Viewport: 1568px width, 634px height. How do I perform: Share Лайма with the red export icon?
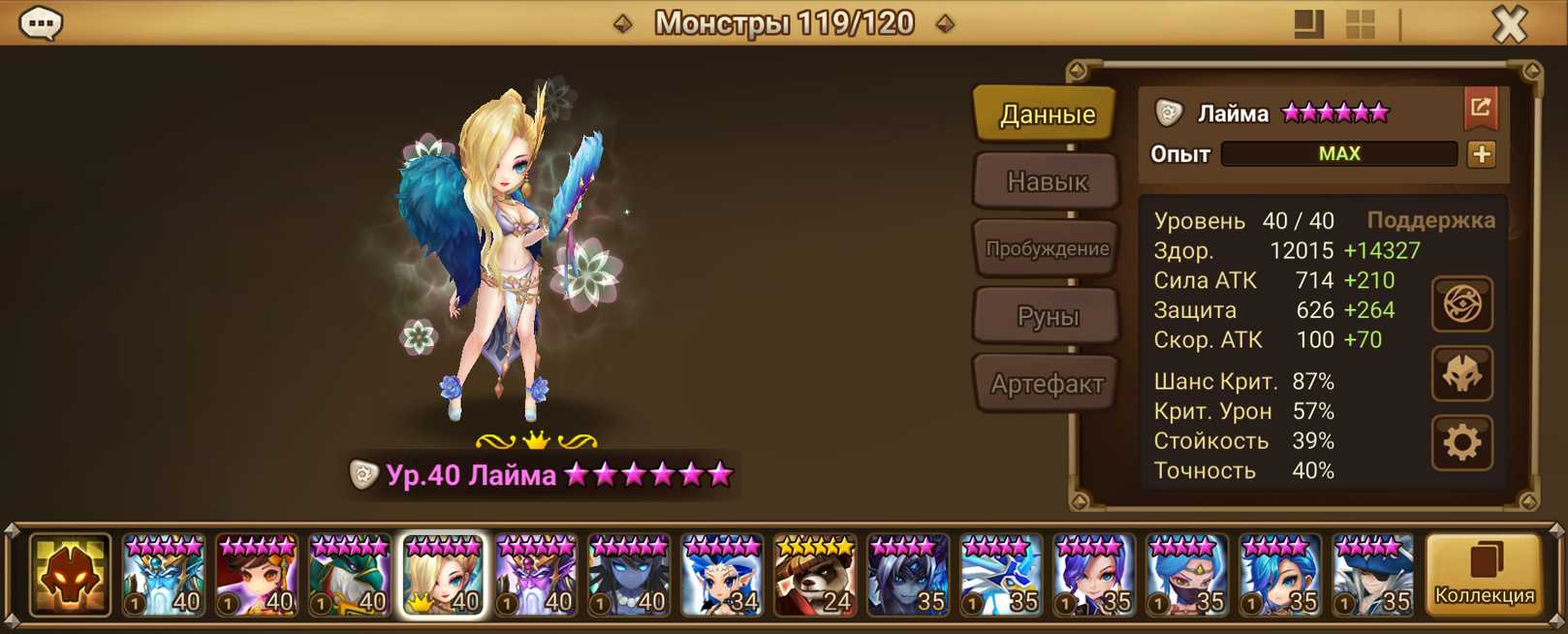1480,109
